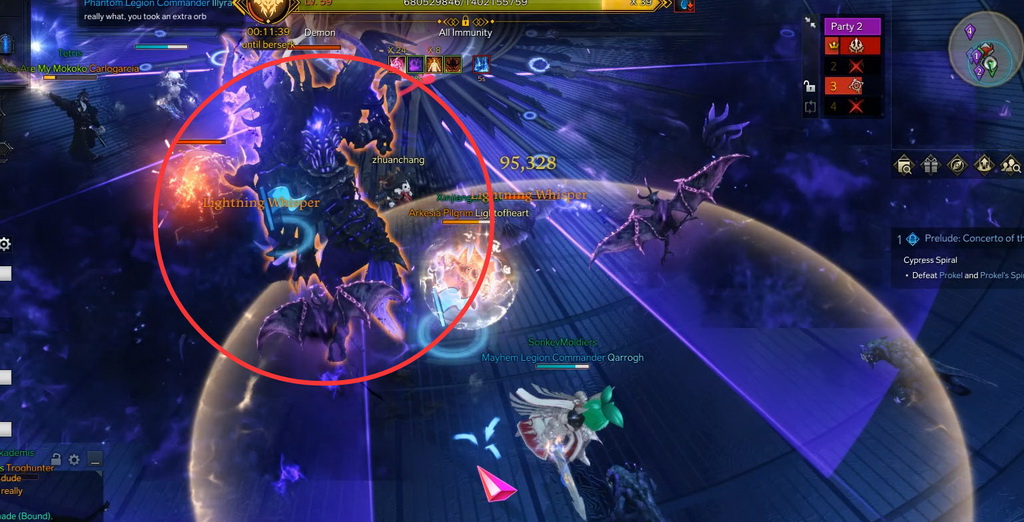Screen dimensions: 1024x522
Task: Open the gift box rewards icon
Action: [x=931, y=165]
